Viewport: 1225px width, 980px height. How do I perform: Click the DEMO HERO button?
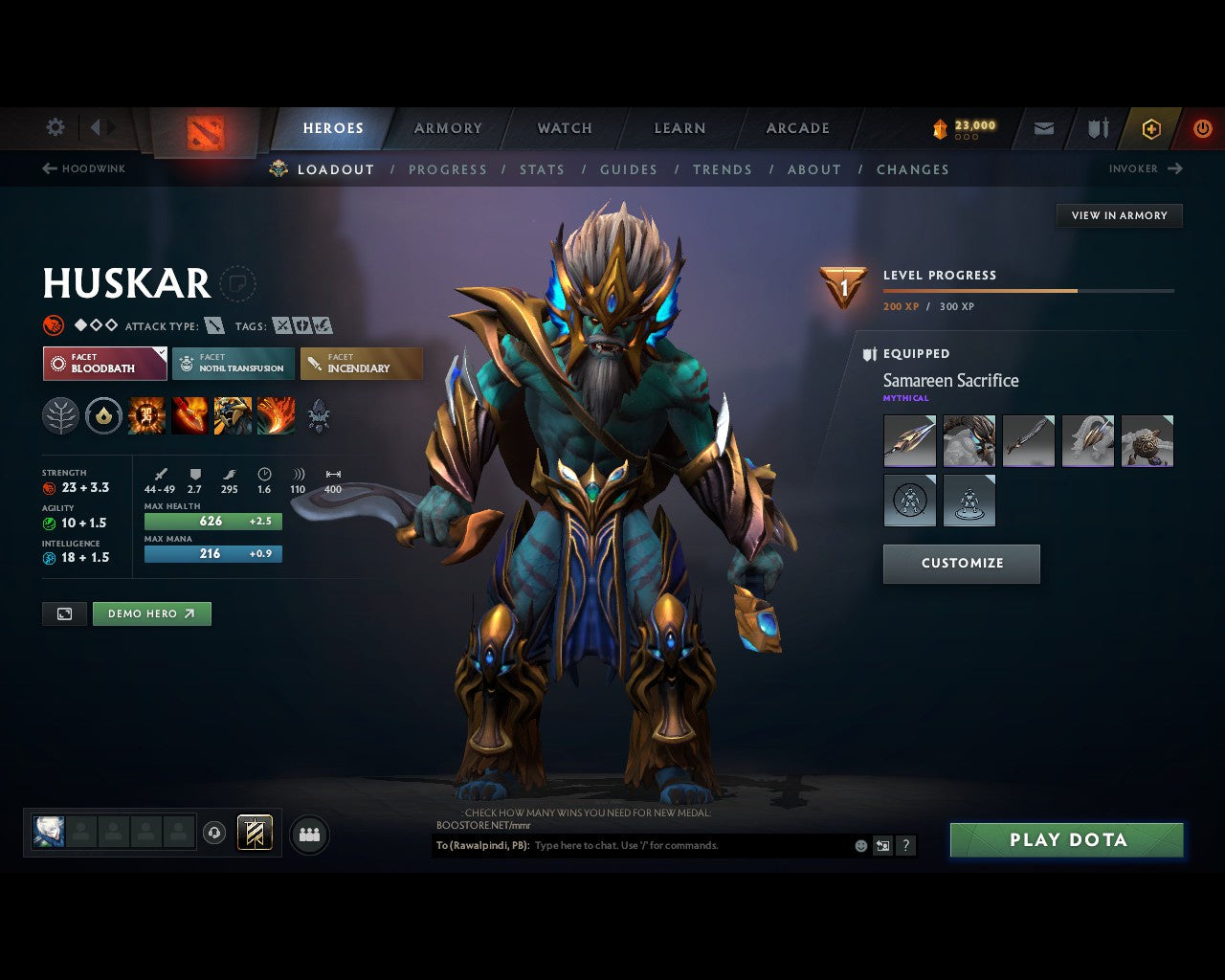151,613
